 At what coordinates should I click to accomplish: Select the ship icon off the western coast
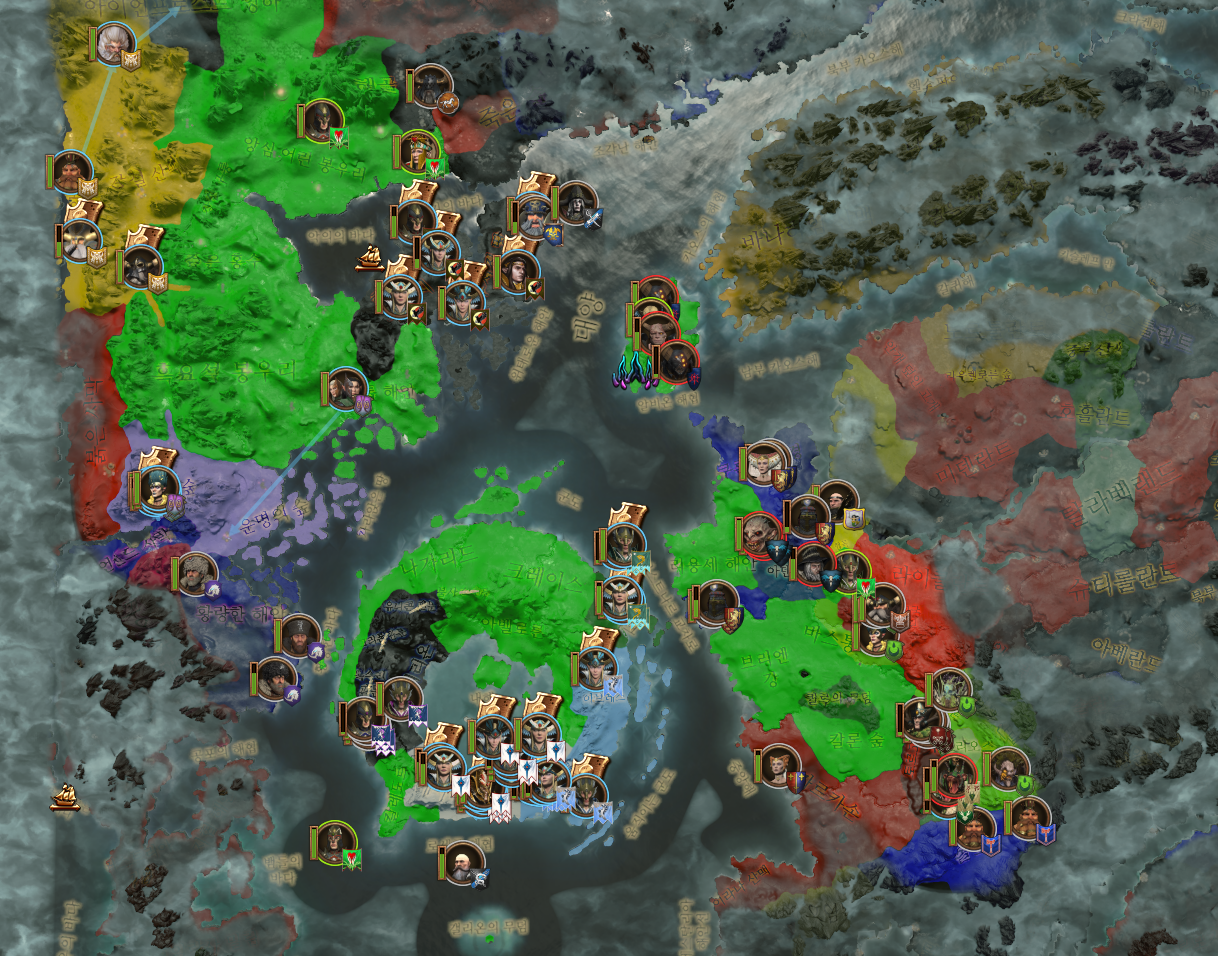tap(65, 796)
